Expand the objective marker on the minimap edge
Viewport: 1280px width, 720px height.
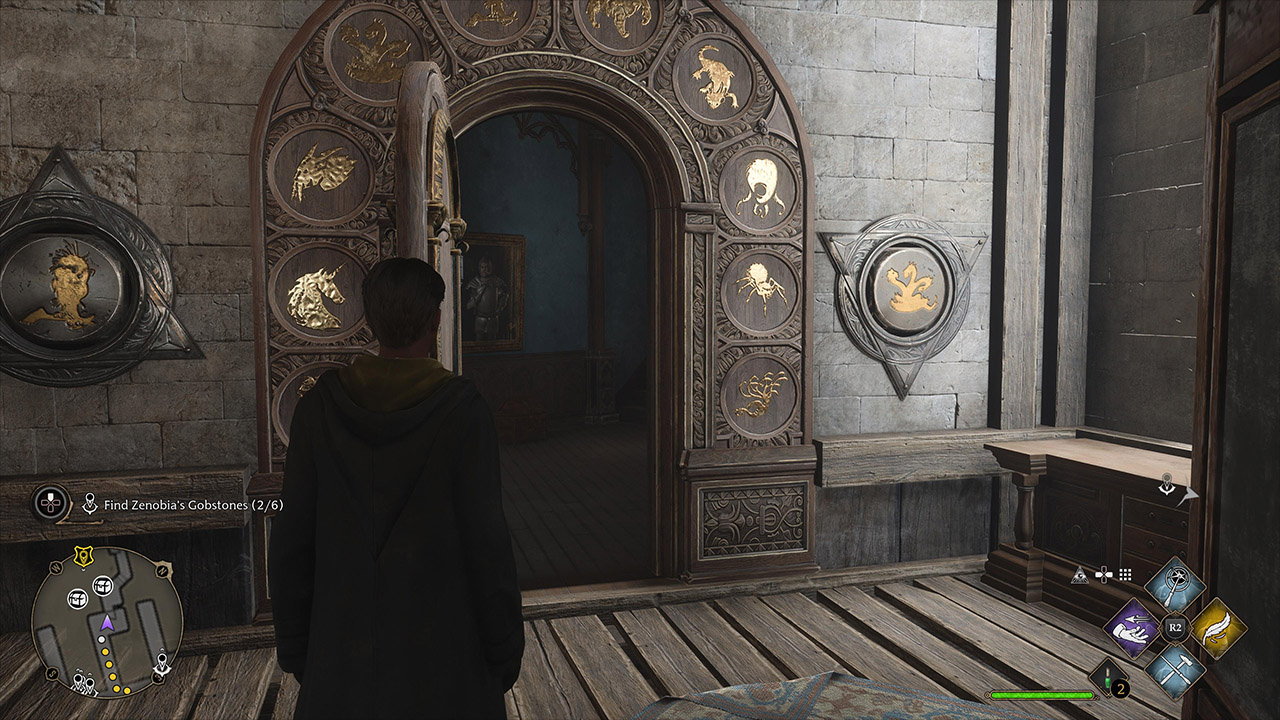161,659
